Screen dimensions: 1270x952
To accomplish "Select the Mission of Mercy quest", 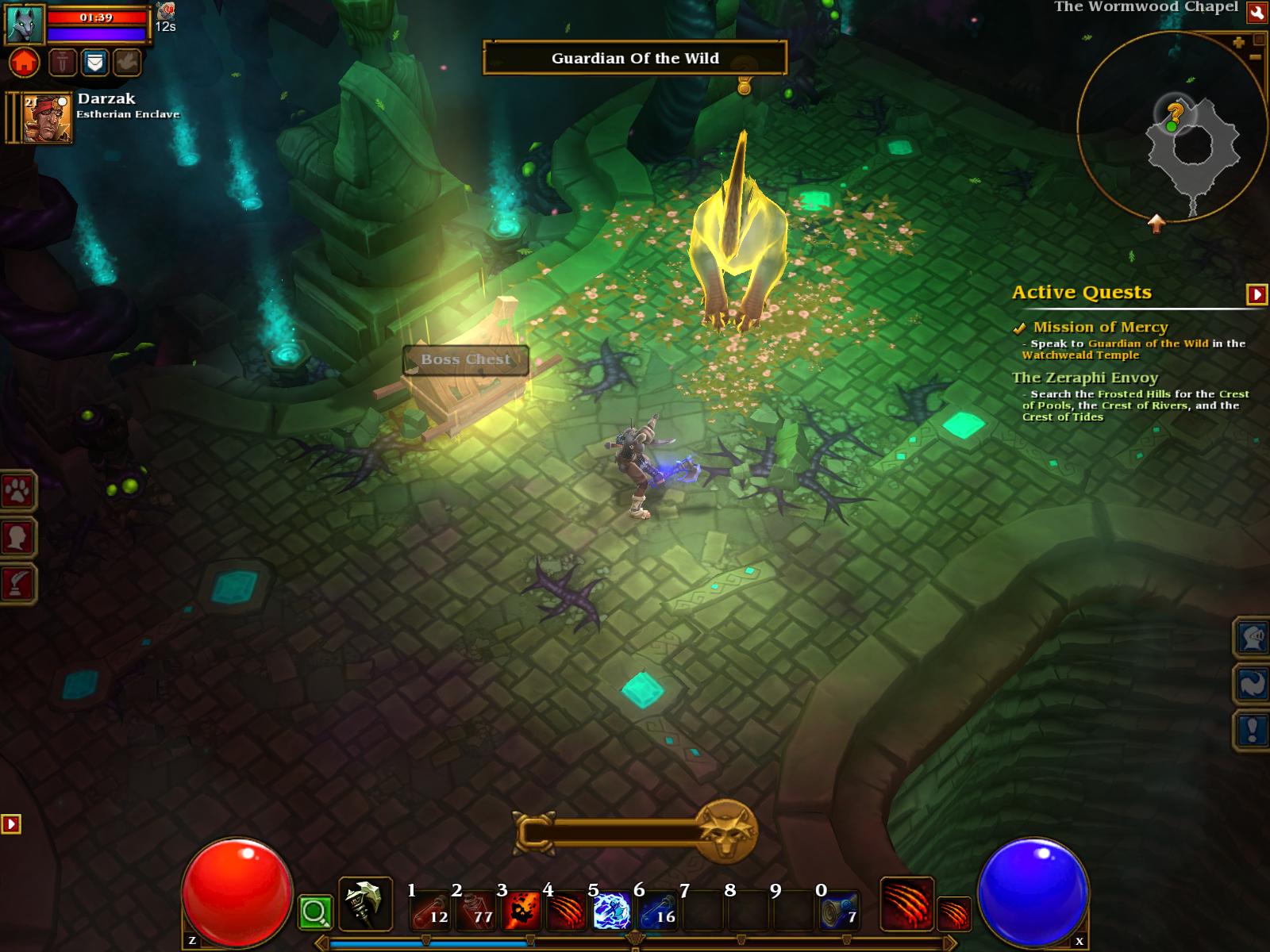I will (1100, 327).
